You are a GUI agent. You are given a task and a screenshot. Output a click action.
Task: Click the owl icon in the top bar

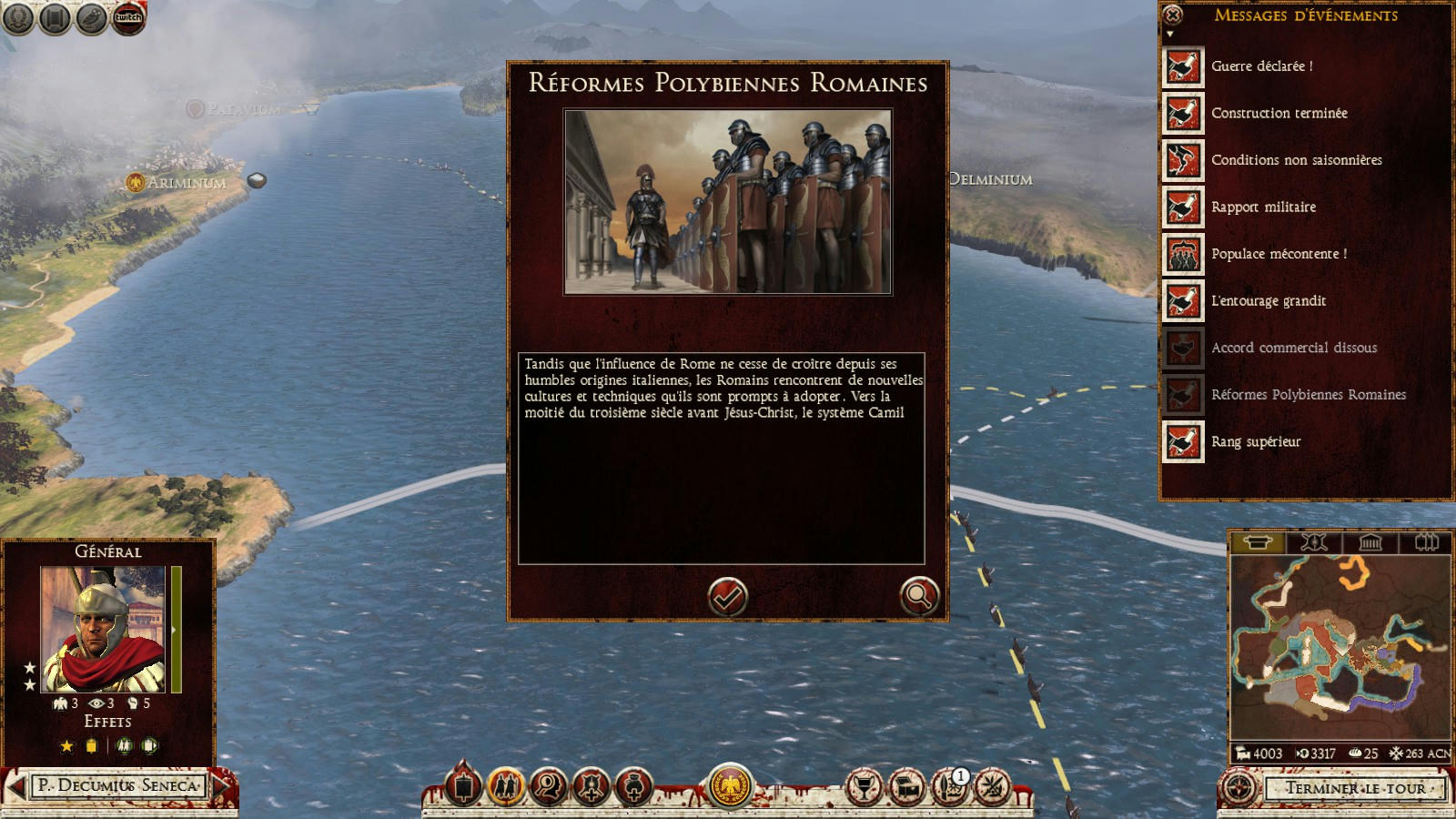tap(91, 18)
